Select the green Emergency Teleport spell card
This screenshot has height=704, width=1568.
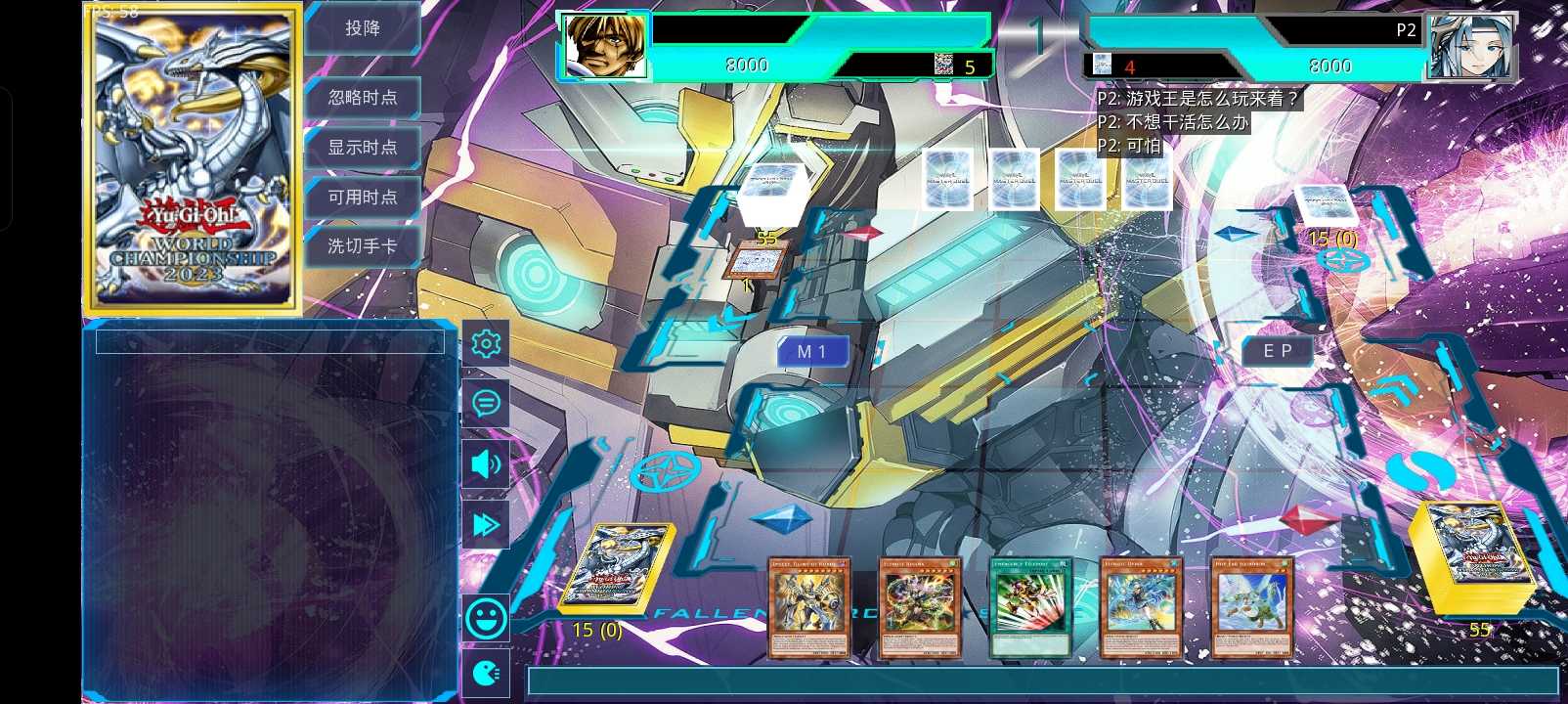point(1031,607)
